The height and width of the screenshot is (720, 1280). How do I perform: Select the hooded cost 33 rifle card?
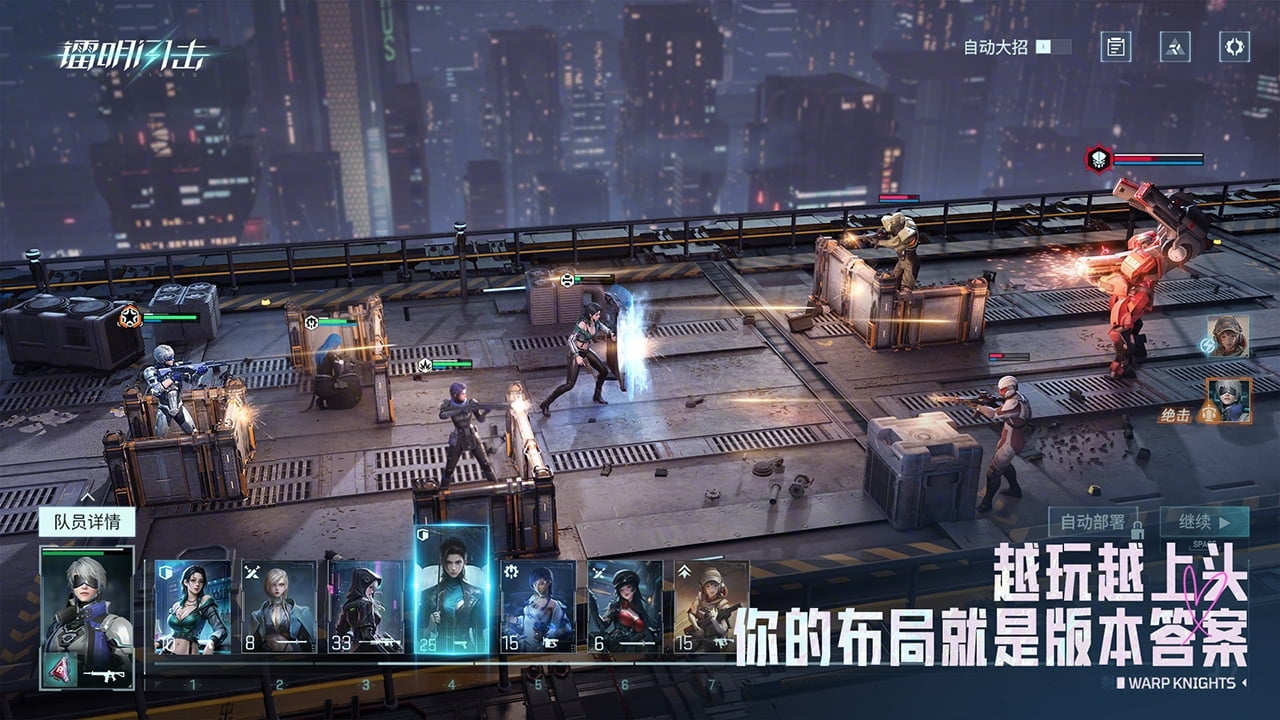coord(365,606)
